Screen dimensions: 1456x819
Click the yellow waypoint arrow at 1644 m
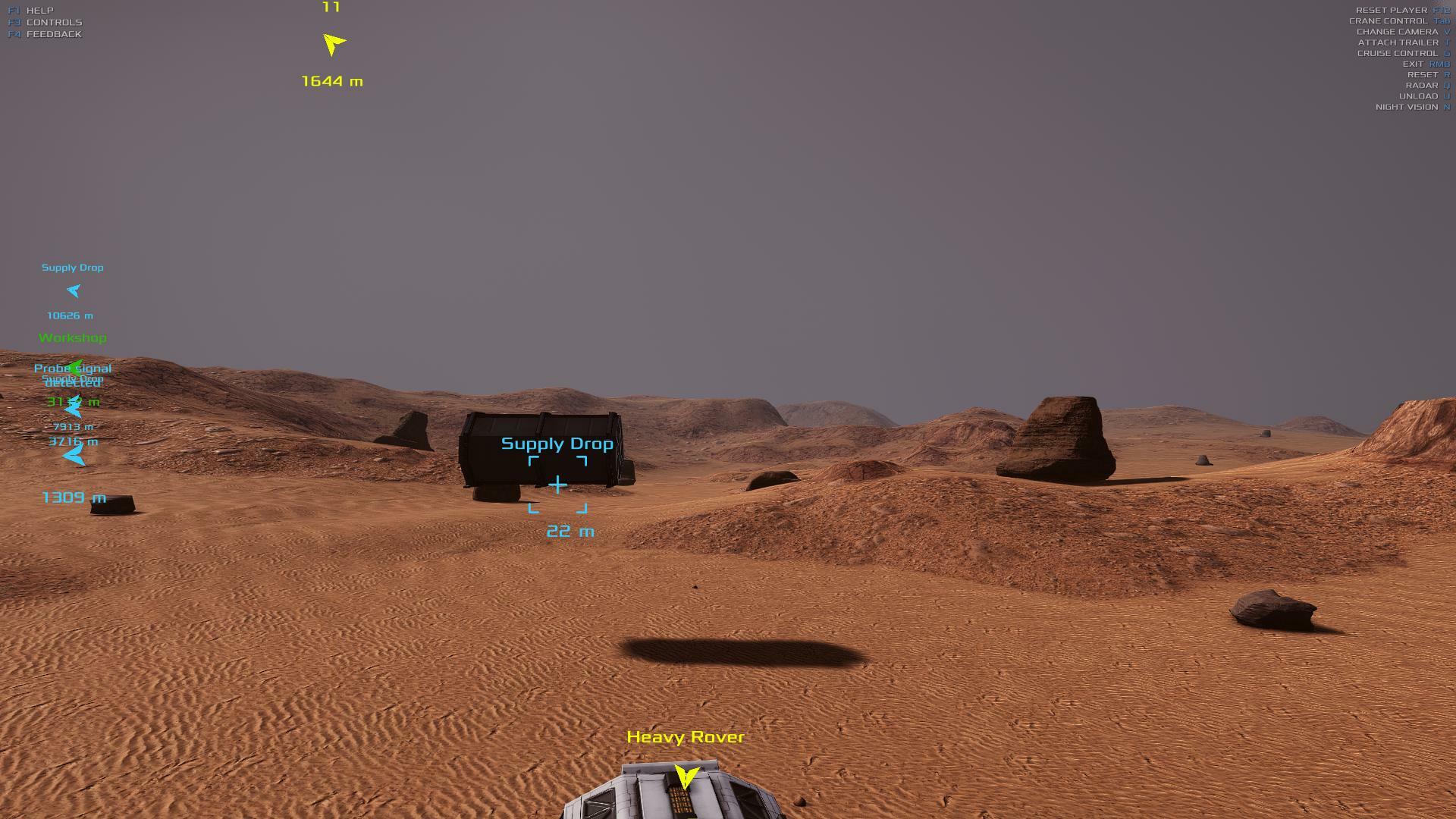coord(333,44)
